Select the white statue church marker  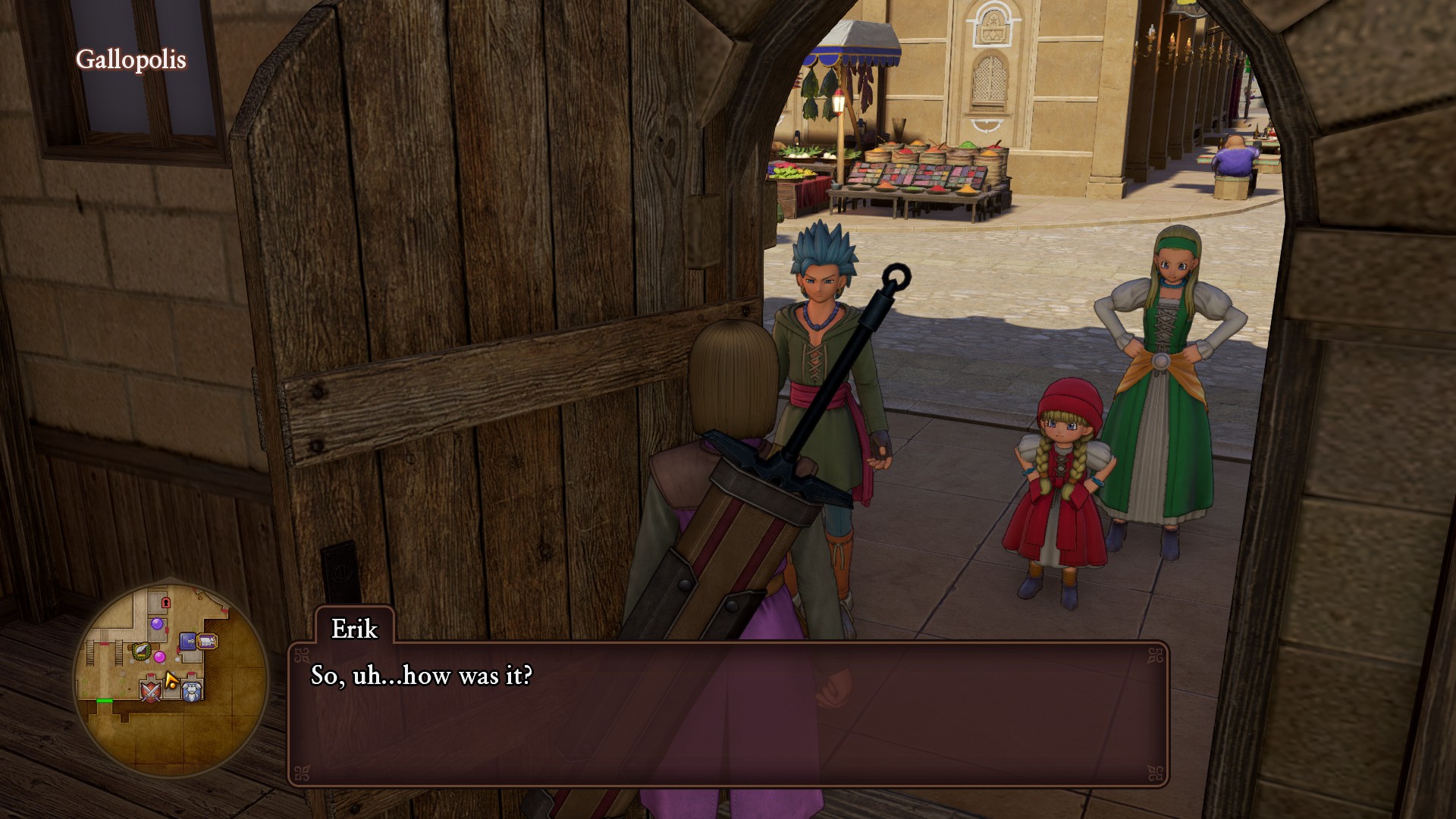click(193, 690)
